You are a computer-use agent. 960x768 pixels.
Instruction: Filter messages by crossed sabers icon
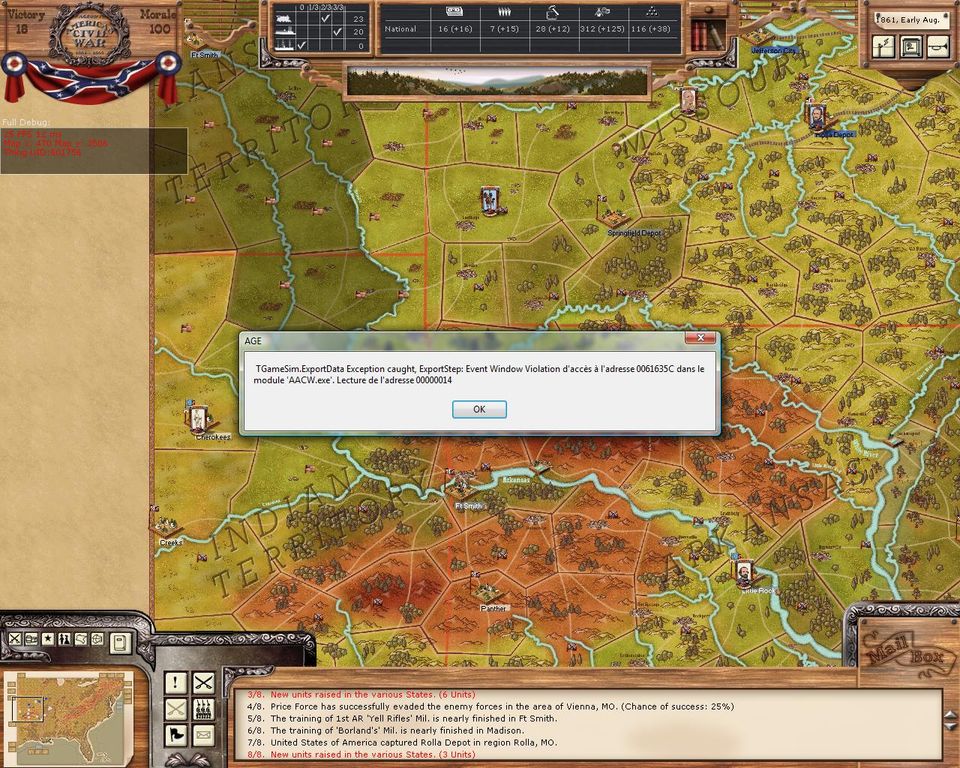(x=204, y=683)
